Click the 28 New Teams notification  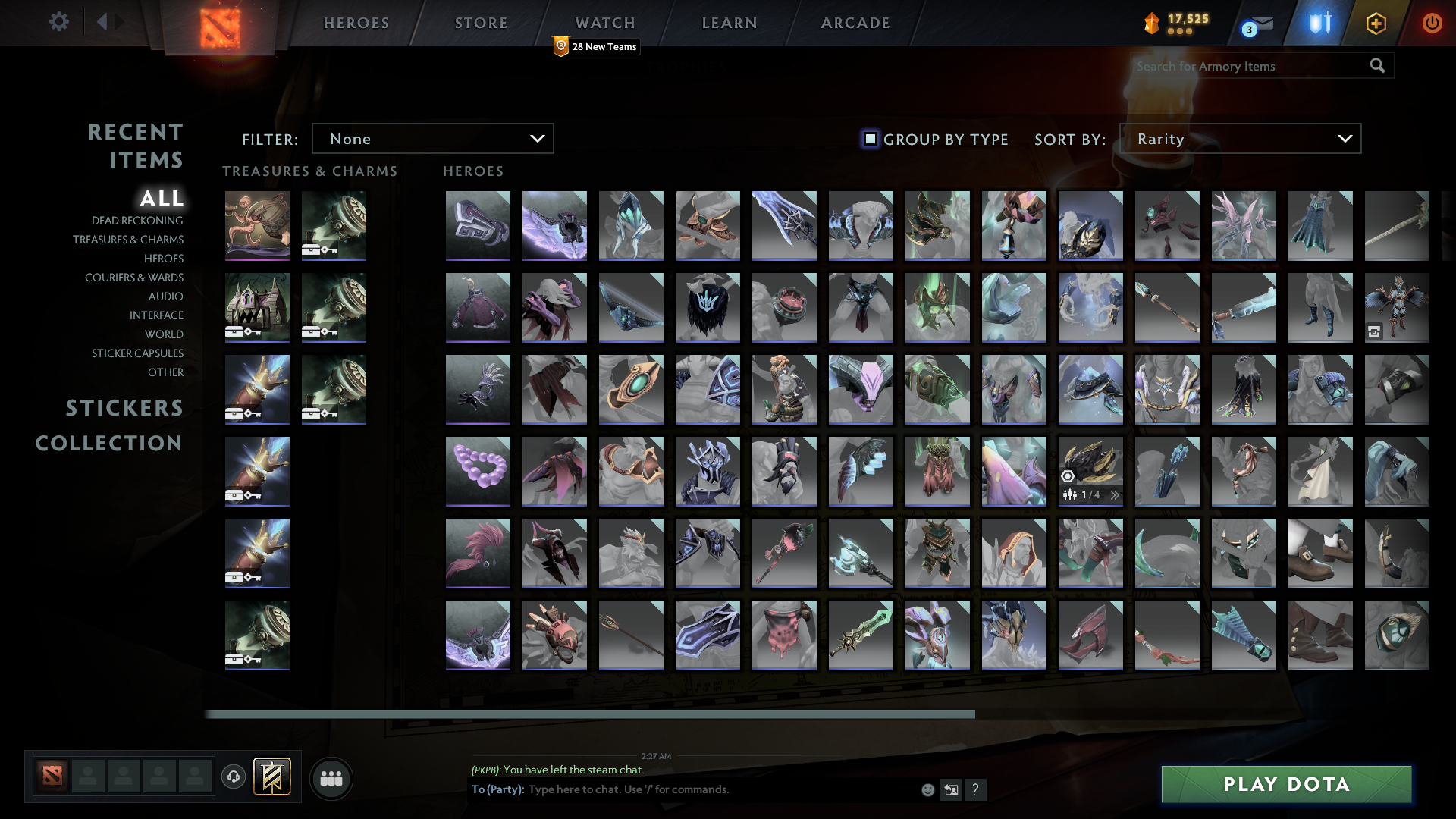(x=596, y=46)
